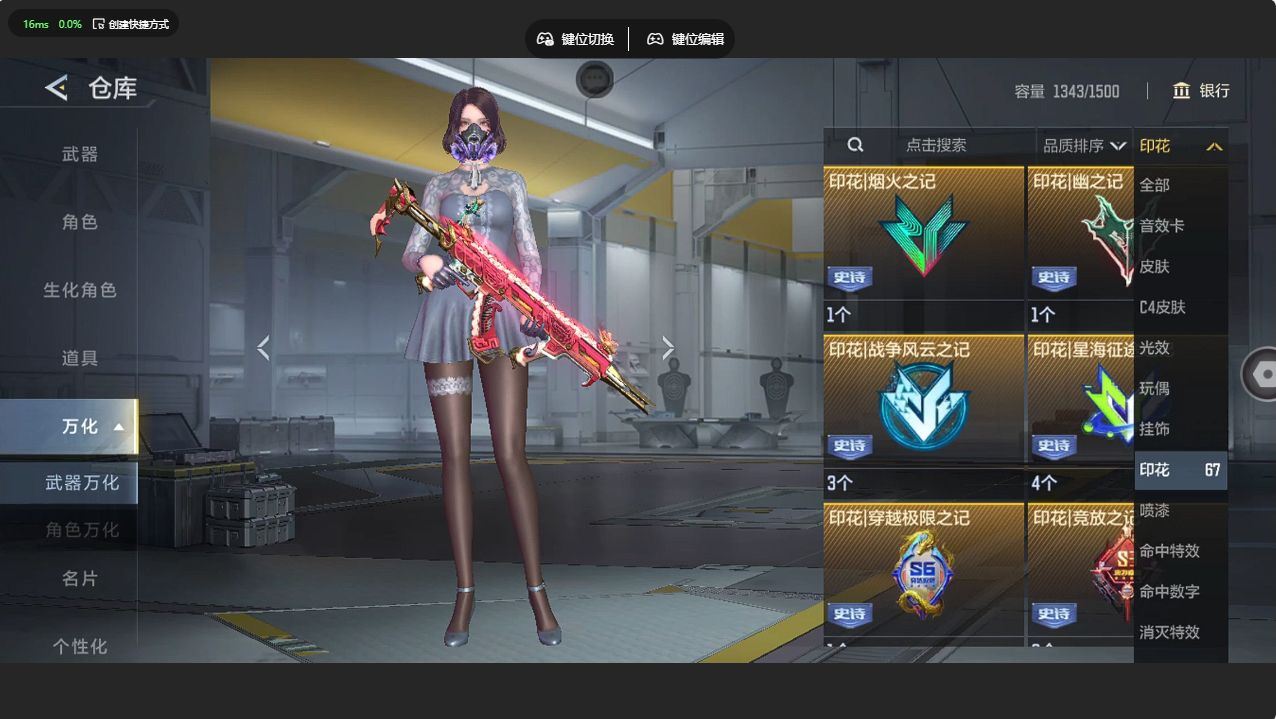
Task: Click the 点击搜索 search field
Action: click(x=936, y=145)
